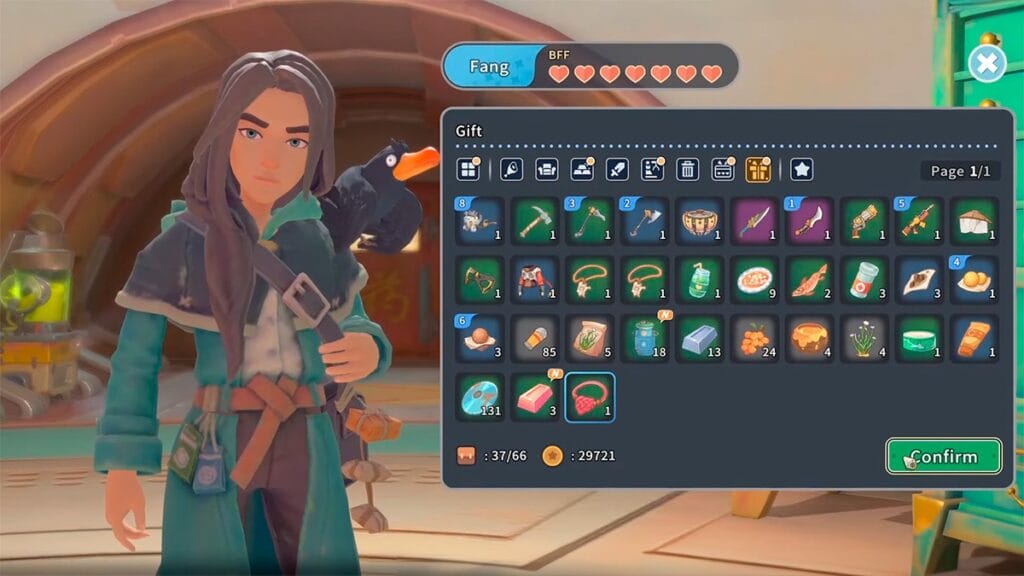
Task: Switch to the sword weapons category tab
Action: [617, 169]
